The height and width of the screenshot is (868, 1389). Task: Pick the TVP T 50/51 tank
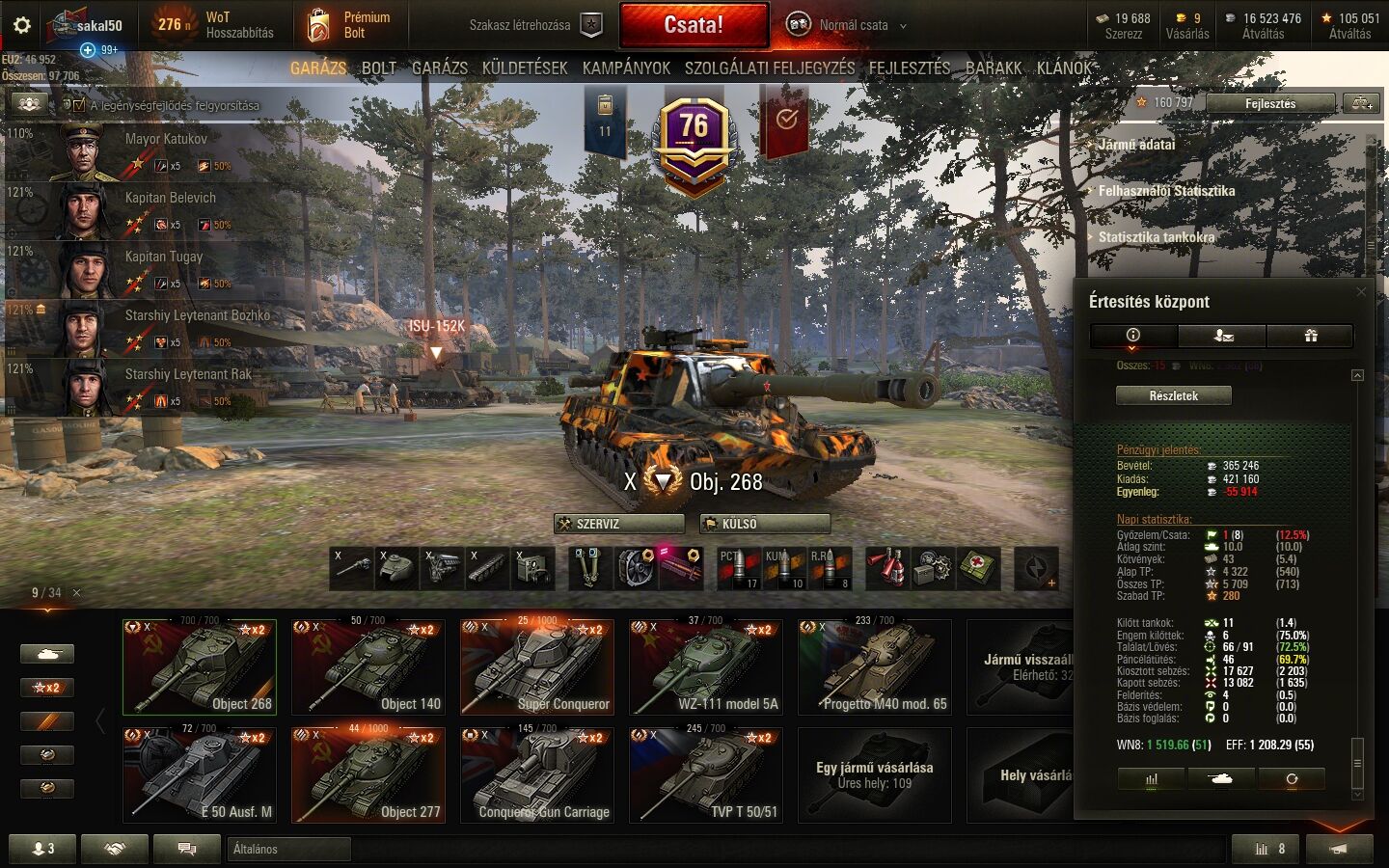706,775
